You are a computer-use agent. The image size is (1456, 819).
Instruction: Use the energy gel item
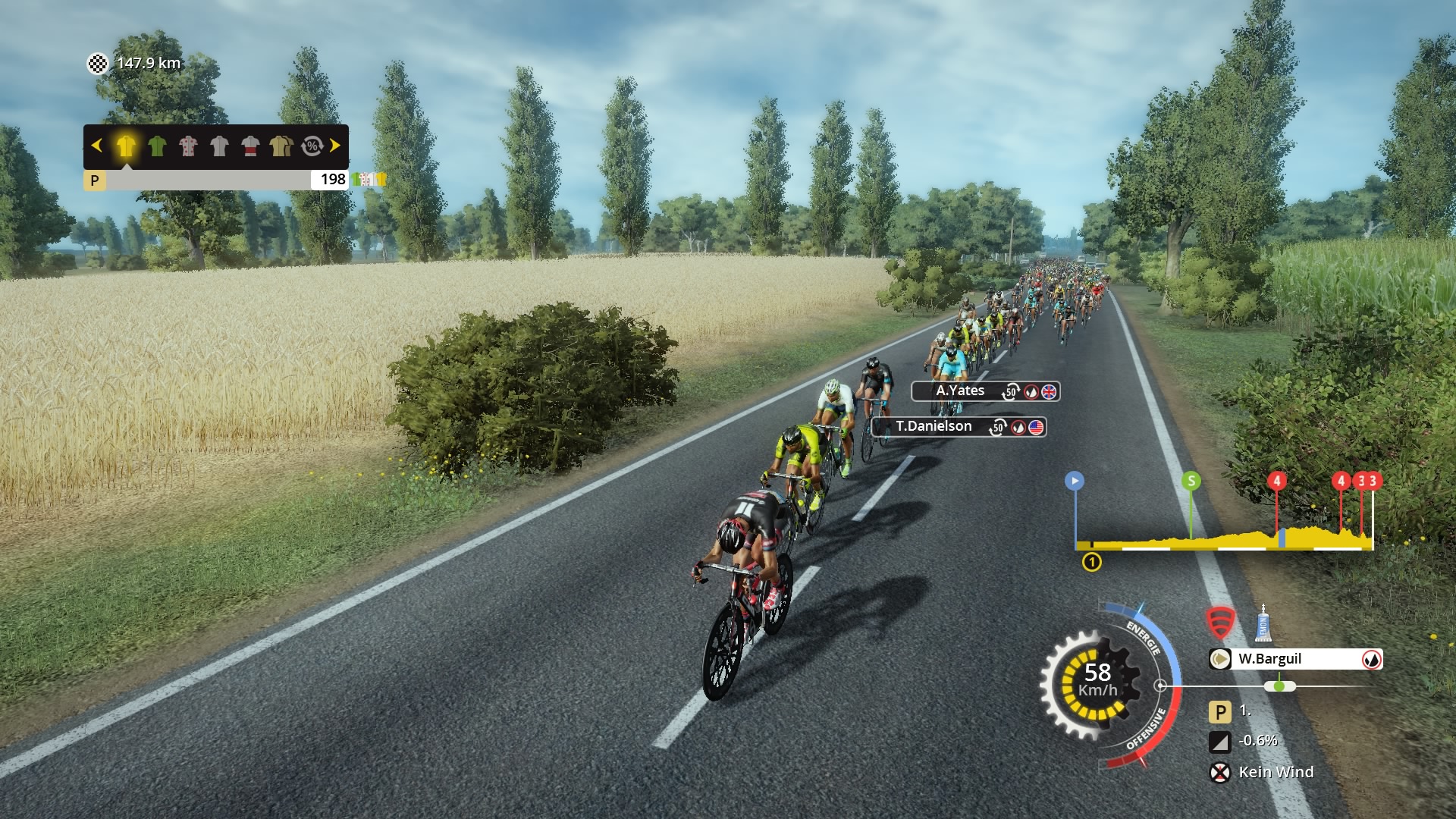click(x=1263, y=623)
